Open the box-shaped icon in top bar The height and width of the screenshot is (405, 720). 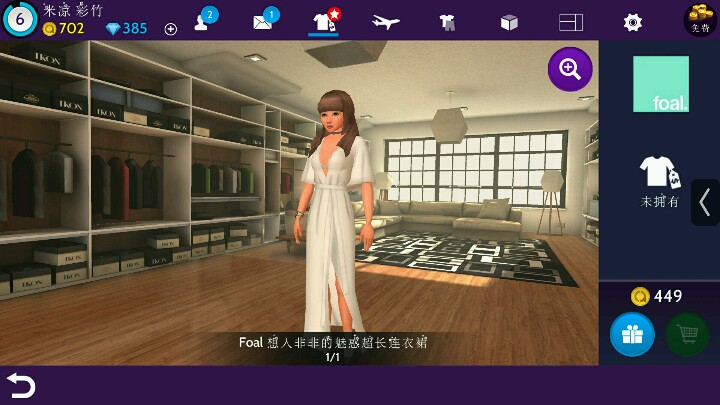[509, 22]
